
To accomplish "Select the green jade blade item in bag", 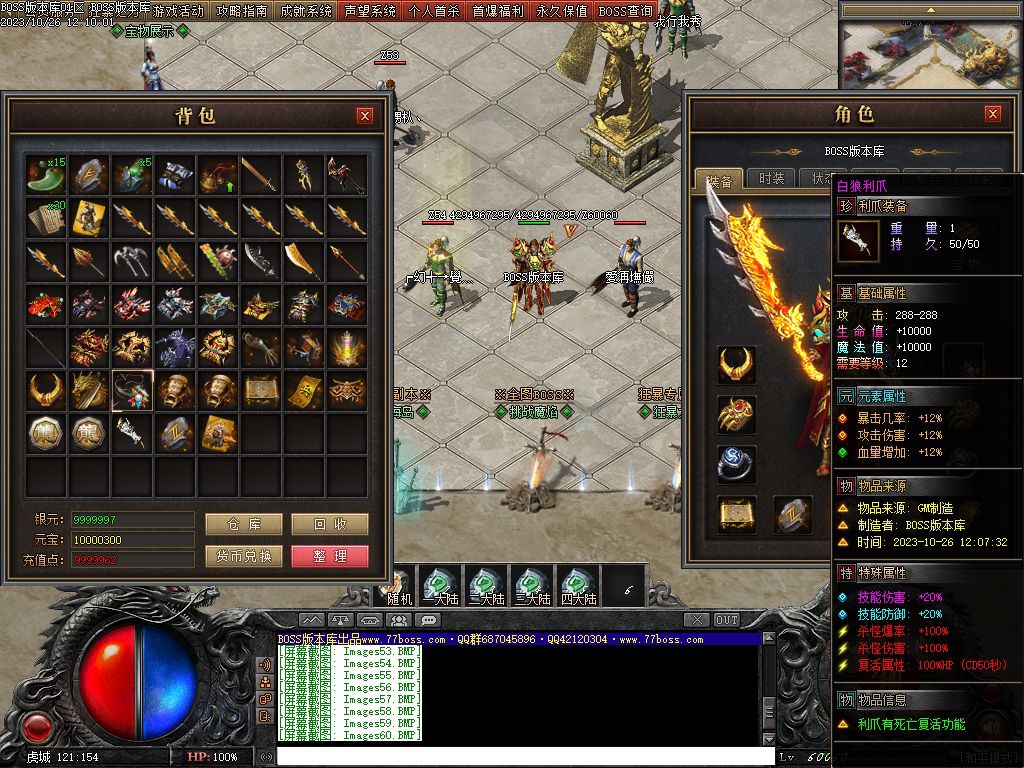I will [x=46, y=175].
